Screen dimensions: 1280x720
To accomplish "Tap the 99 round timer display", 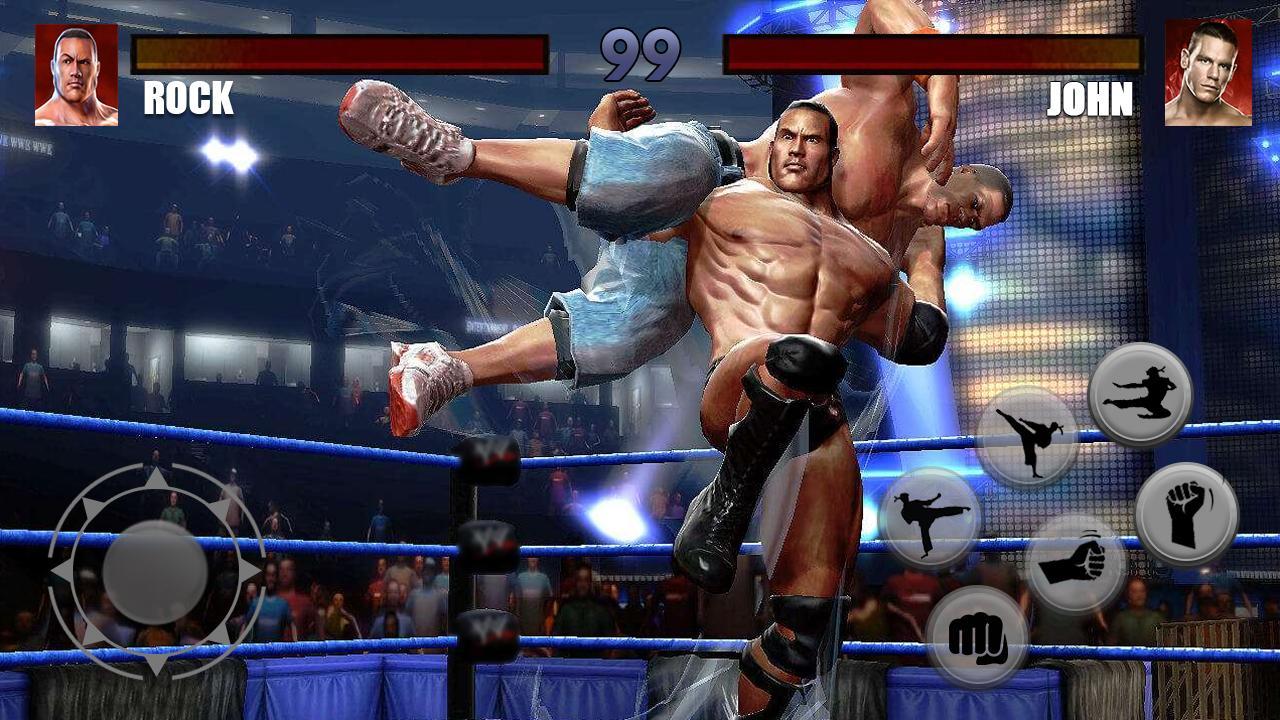I will click(639, 52).
